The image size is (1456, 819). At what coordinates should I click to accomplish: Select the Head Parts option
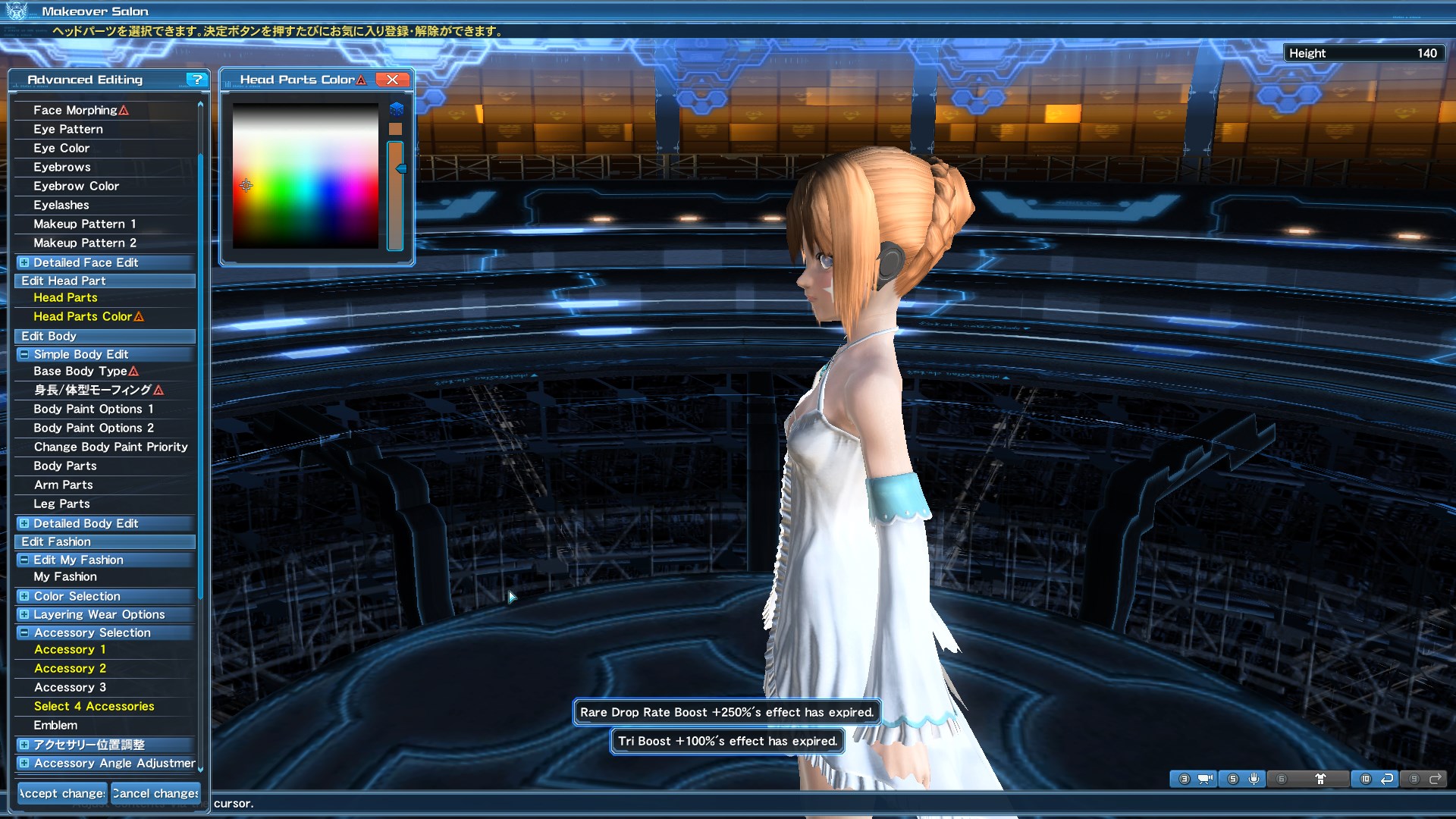click(x=66, y=297)
